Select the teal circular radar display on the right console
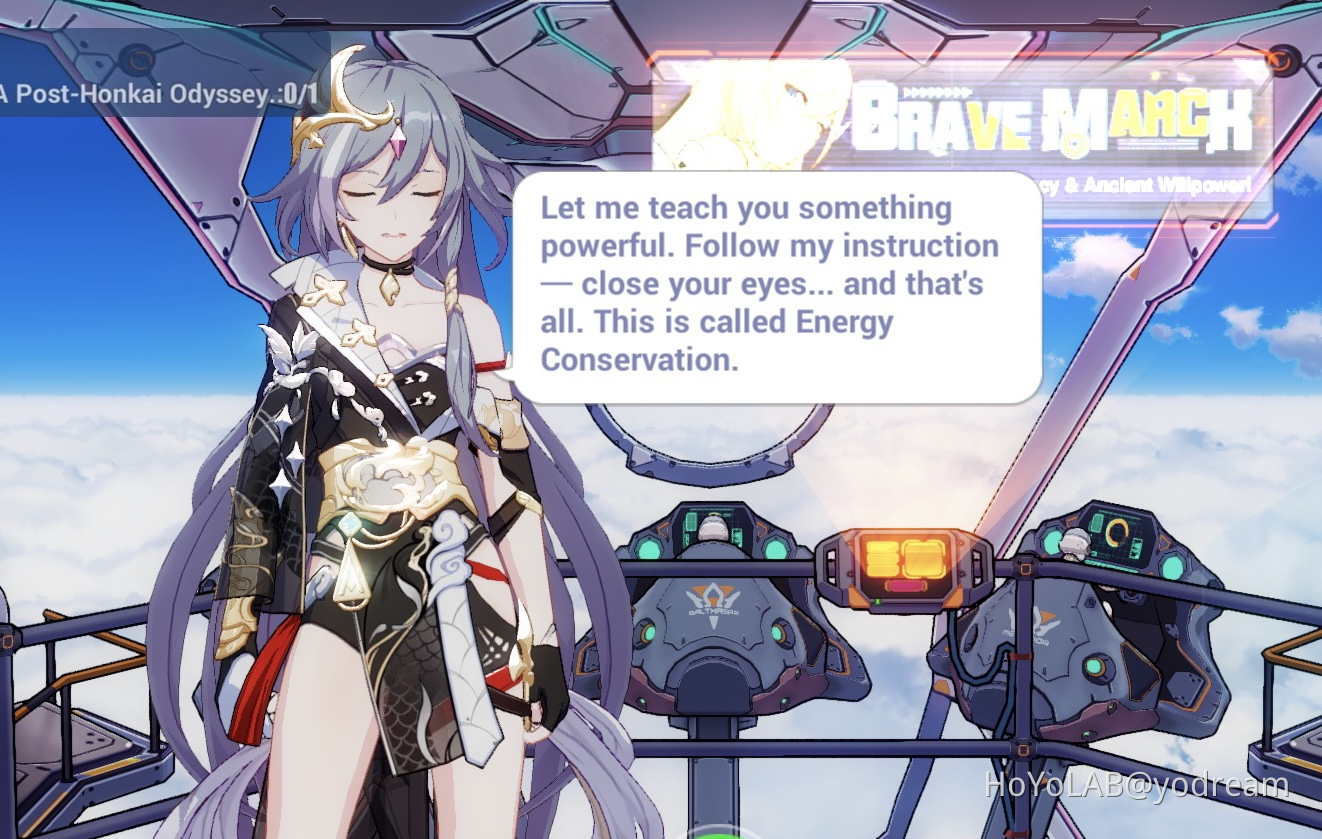 point(1117,531)
